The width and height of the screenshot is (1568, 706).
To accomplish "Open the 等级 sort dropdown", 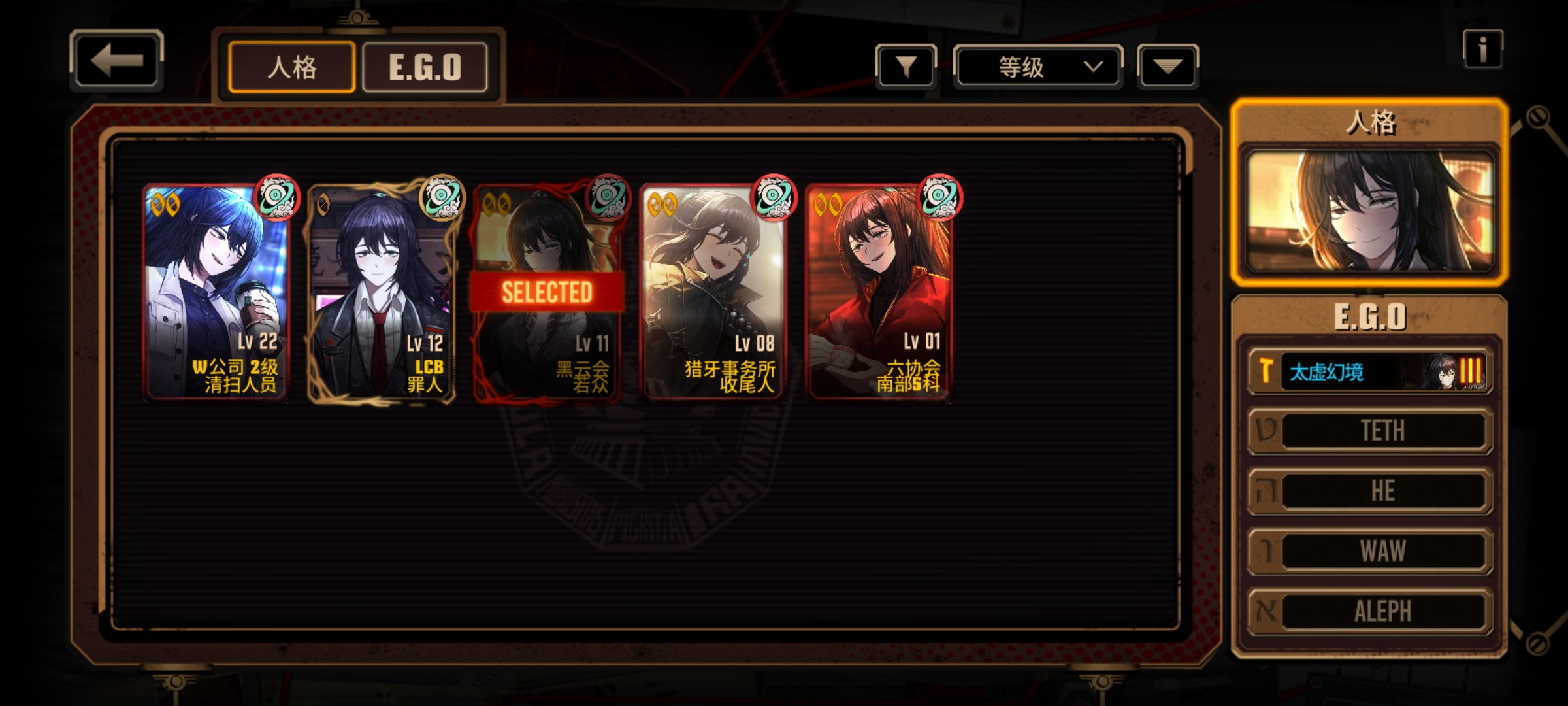I will (x=1037, y=67).
